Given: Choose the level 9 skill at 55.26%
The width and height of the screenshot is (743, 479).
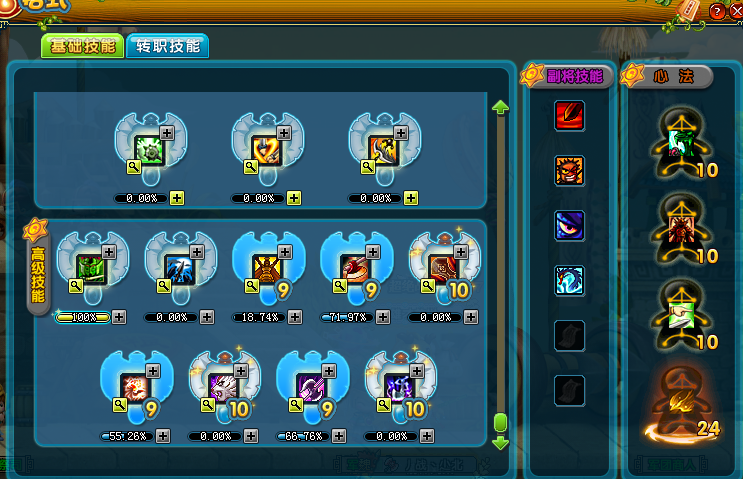Looking at the screenshot, I should (x=135, y=386).
